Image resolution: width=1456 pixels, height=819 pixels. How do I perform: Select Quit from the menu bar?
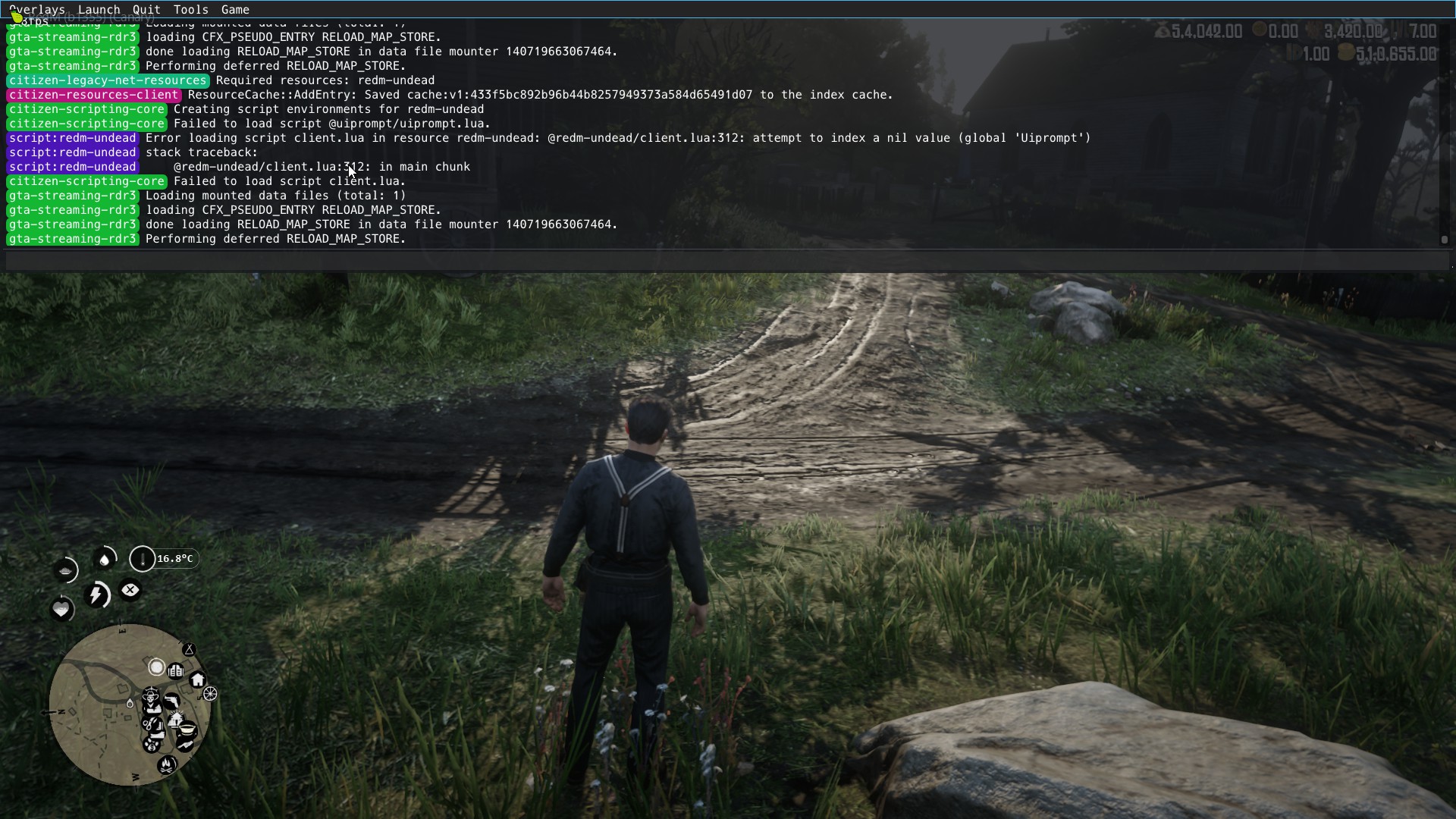146,9
